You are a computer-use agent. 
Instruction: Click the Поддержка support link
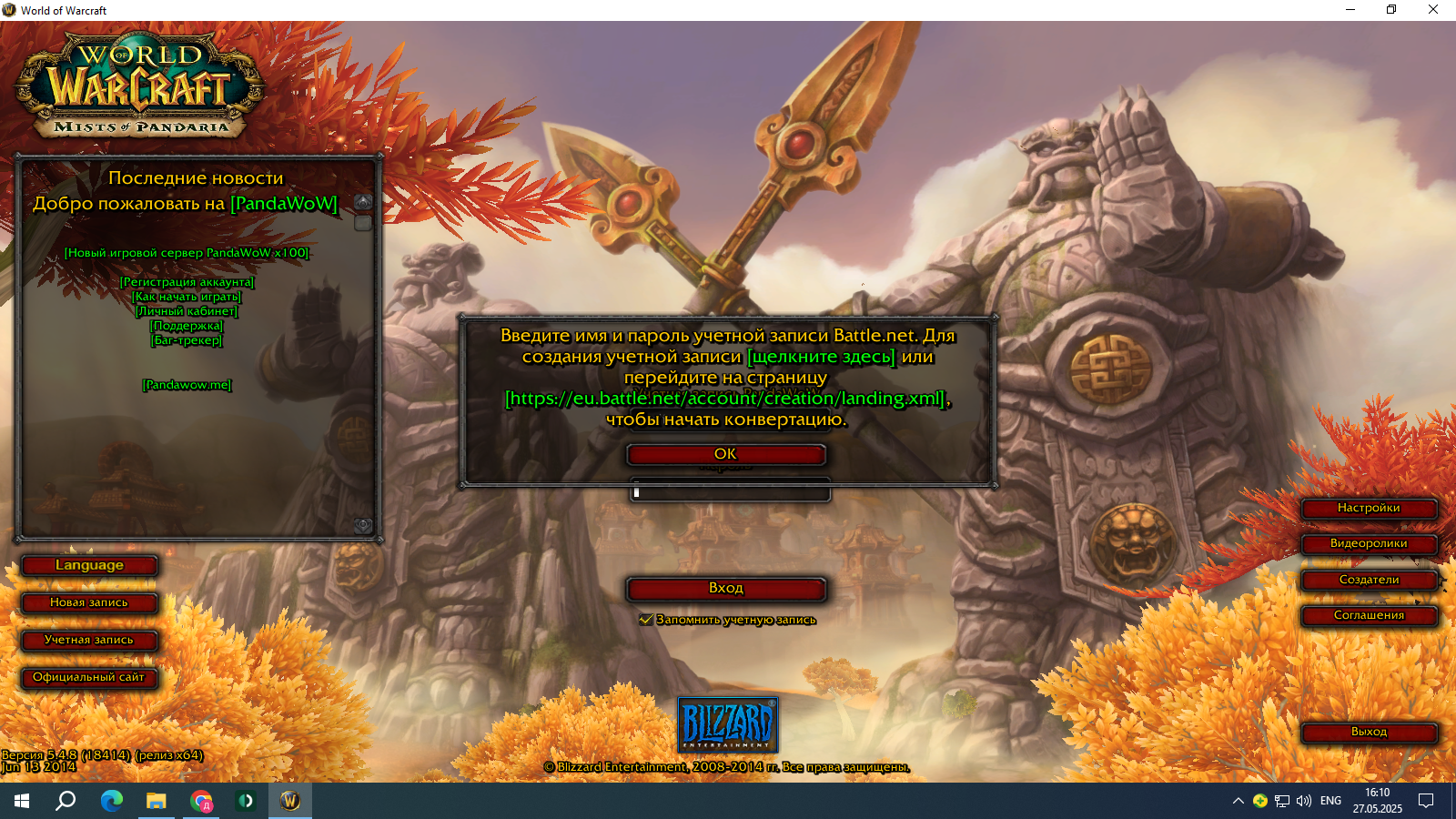187,326
